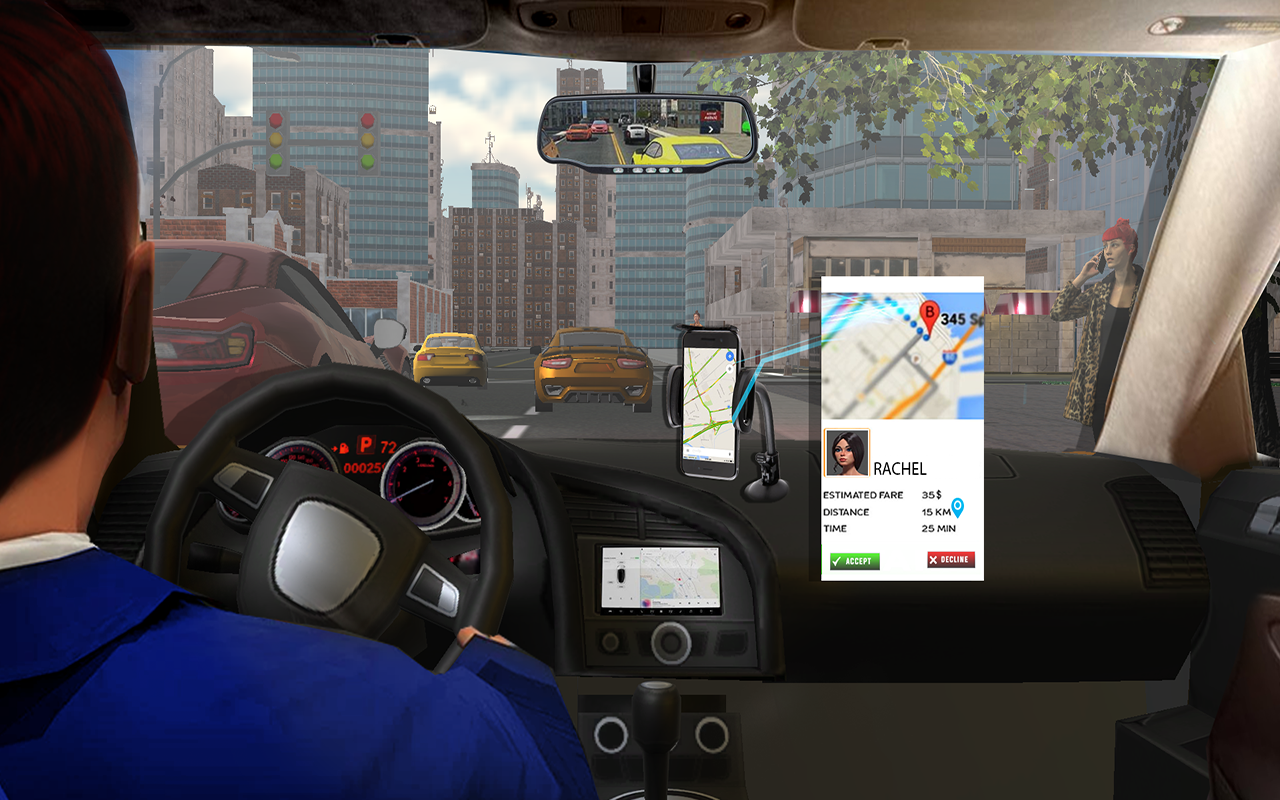Tap the blue location pin beside the 15 KM distance

point(958,508)
